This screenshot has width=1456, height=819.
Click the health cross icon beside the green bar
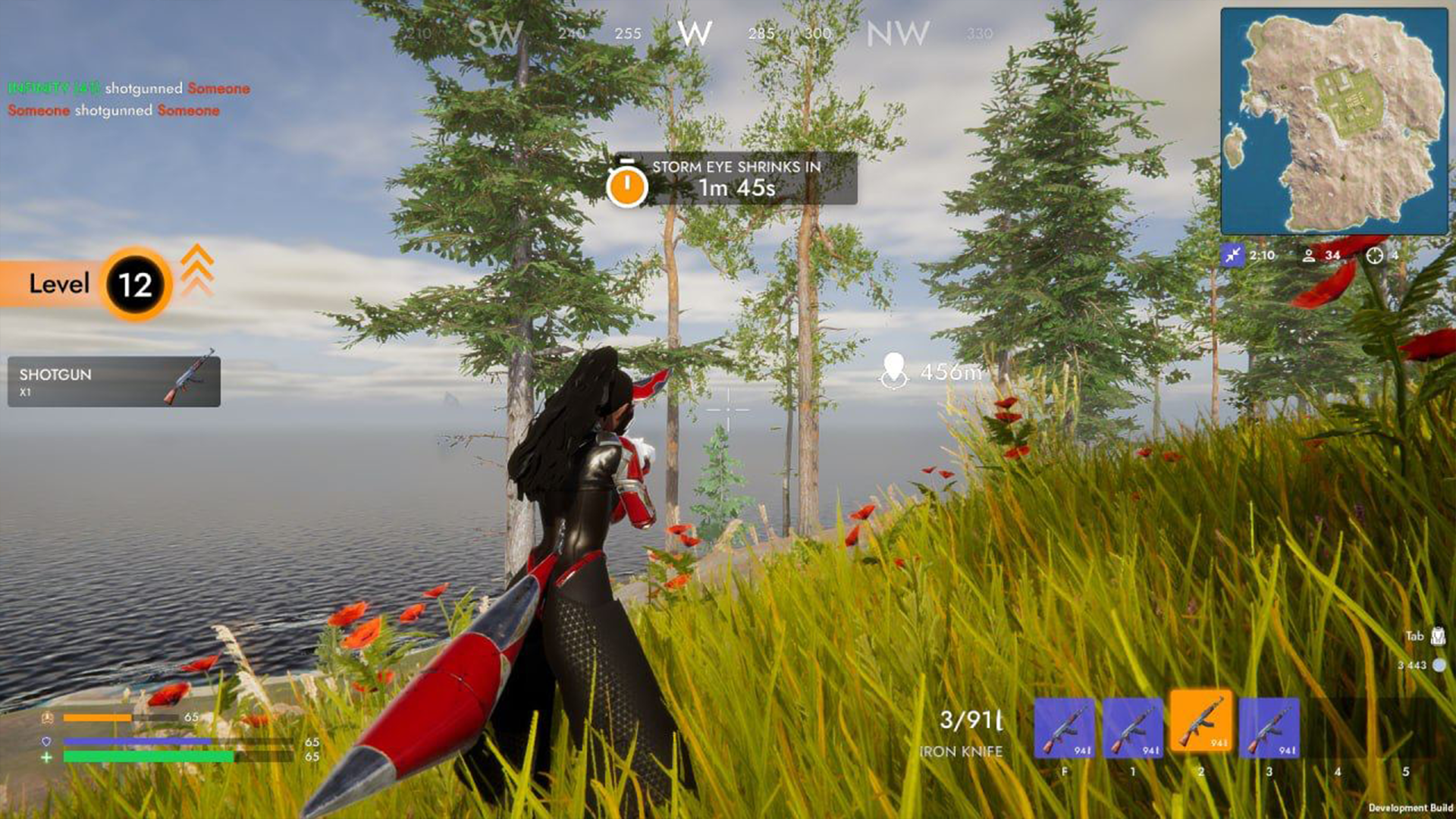(47, 756)
